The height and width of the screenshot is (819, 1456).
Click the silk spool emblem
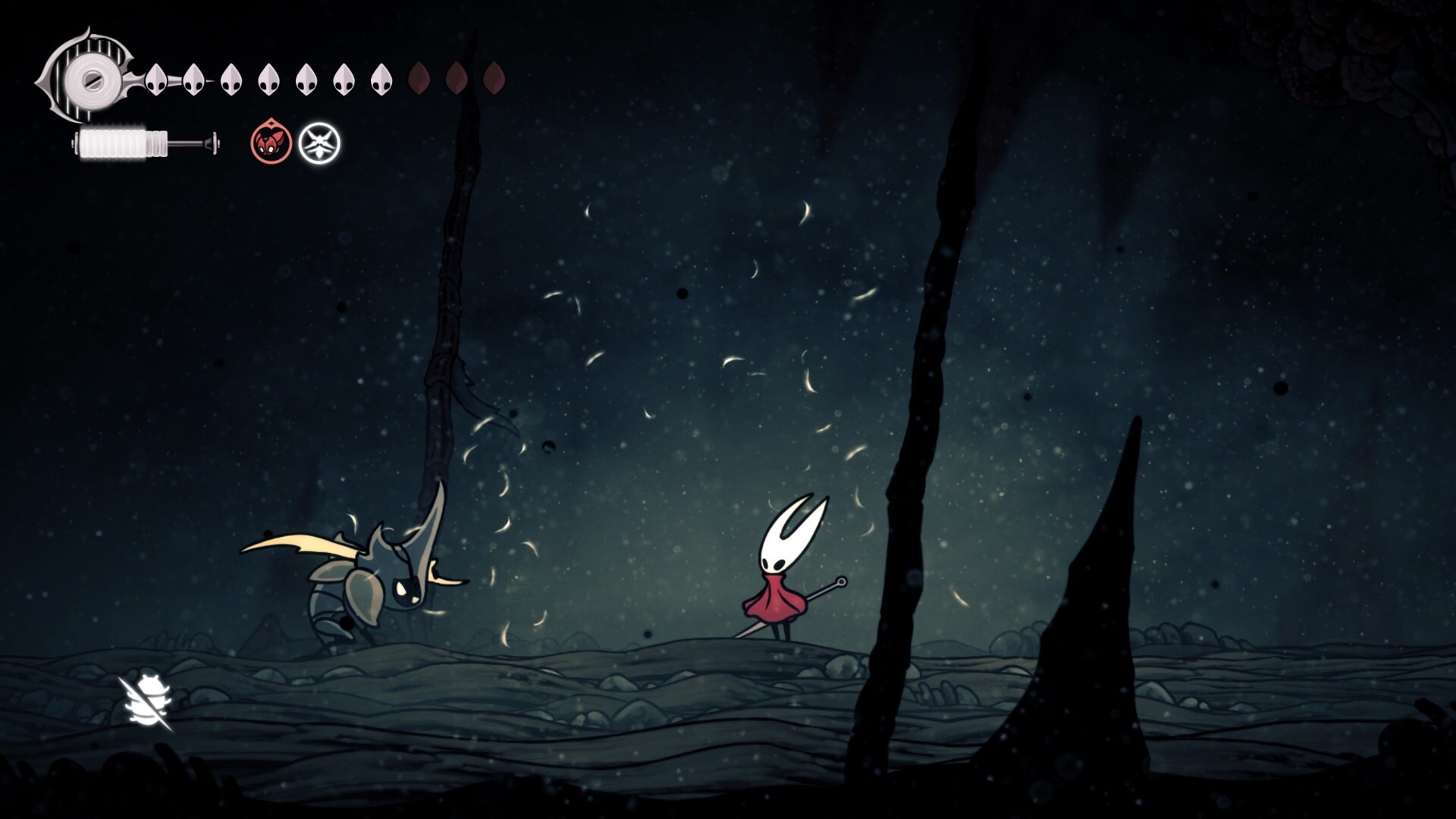[91, 77]
